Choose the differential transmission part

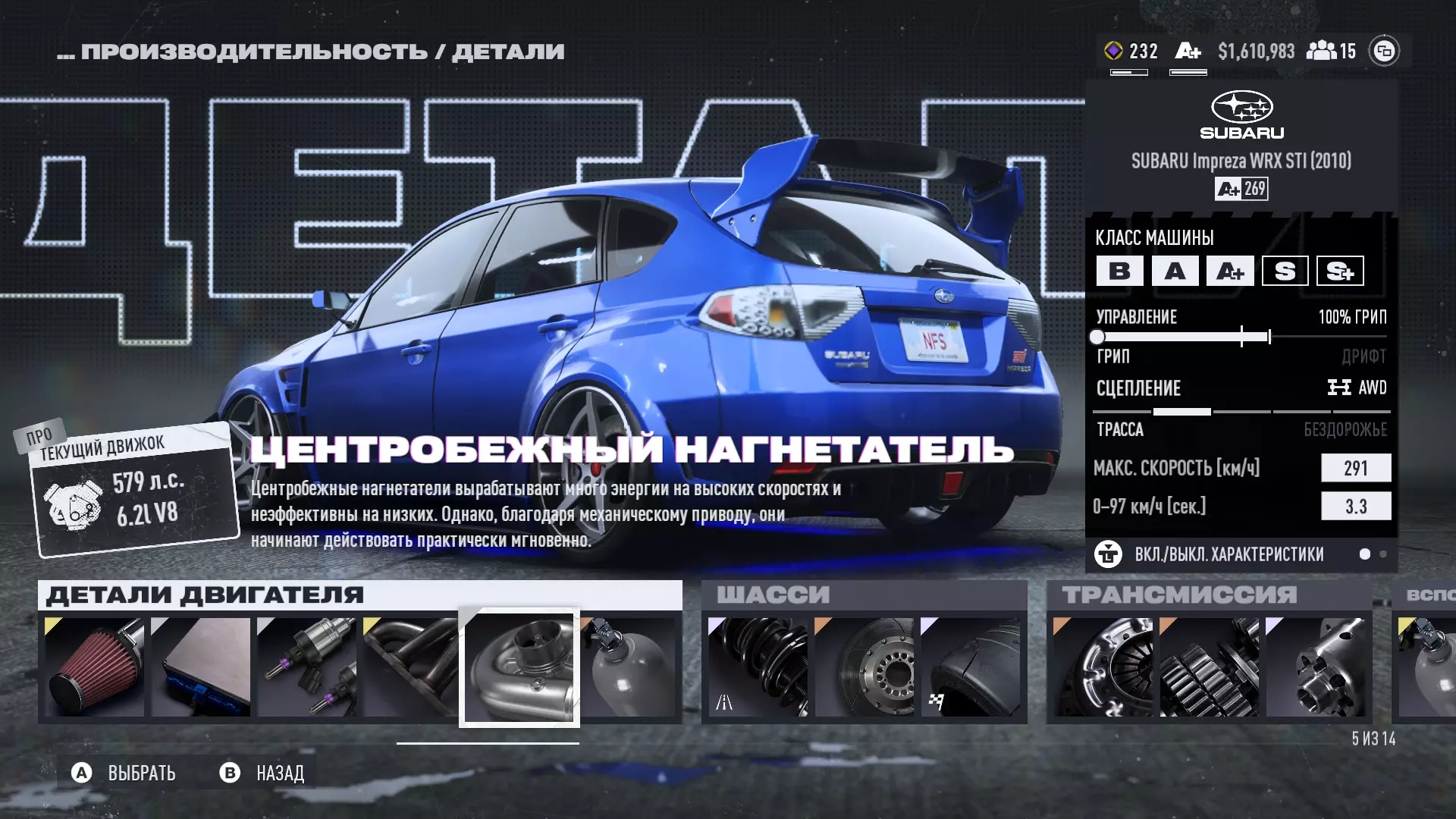[1315, 667]
